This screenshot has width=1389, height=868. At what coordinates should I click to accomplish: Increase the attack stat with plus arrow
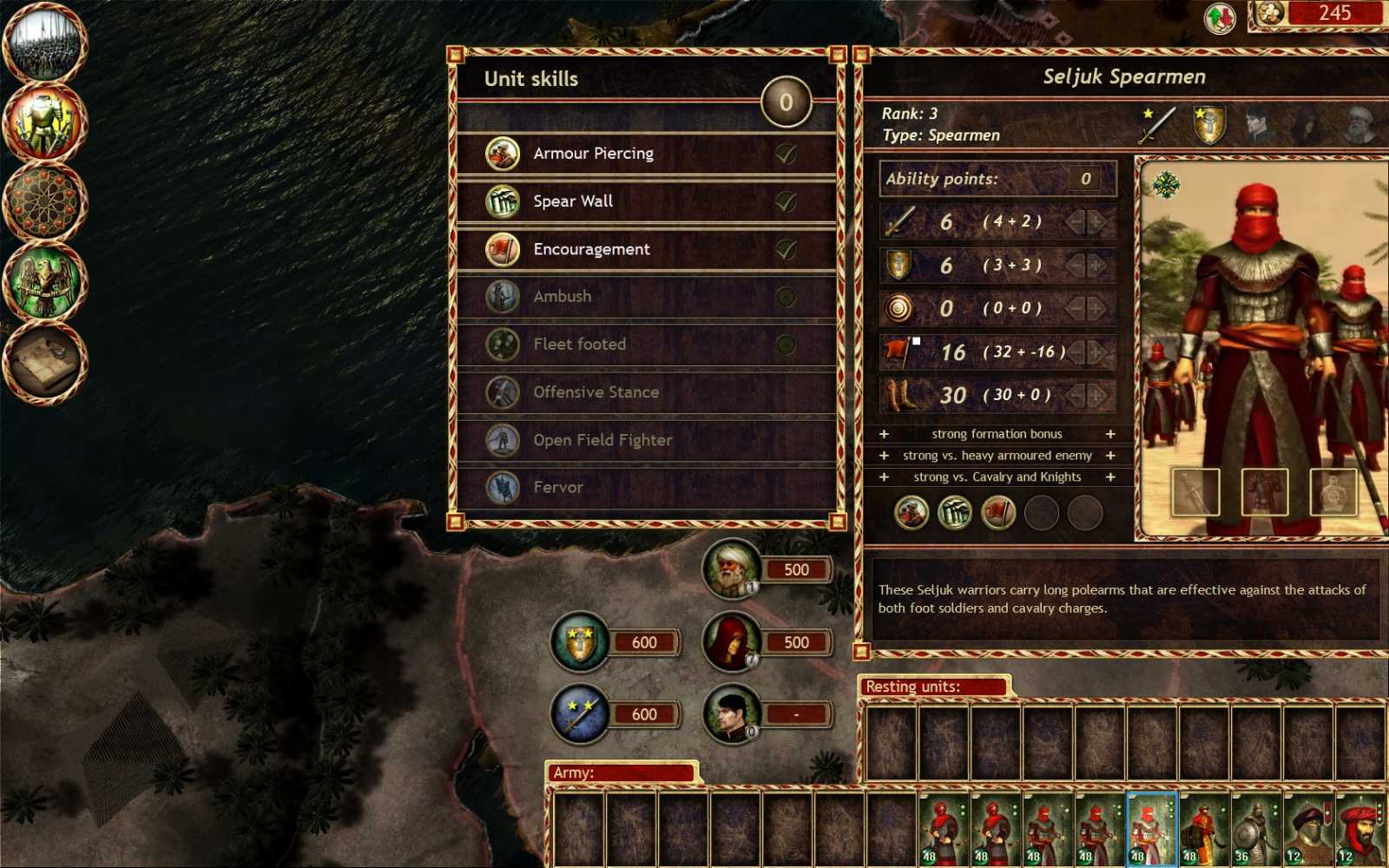coord(1096,222)
